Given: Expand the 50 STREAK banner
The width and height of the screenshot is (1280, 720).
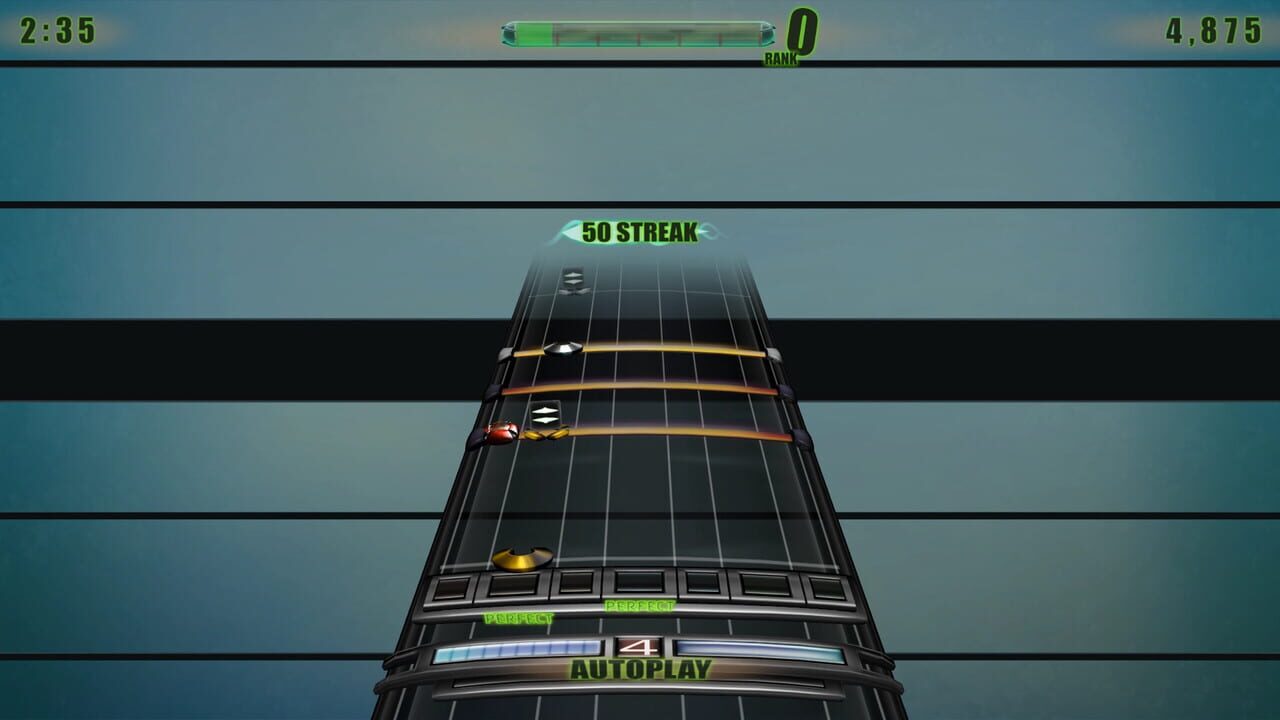Looking at the screenshot, I should (x=638, y=233).
